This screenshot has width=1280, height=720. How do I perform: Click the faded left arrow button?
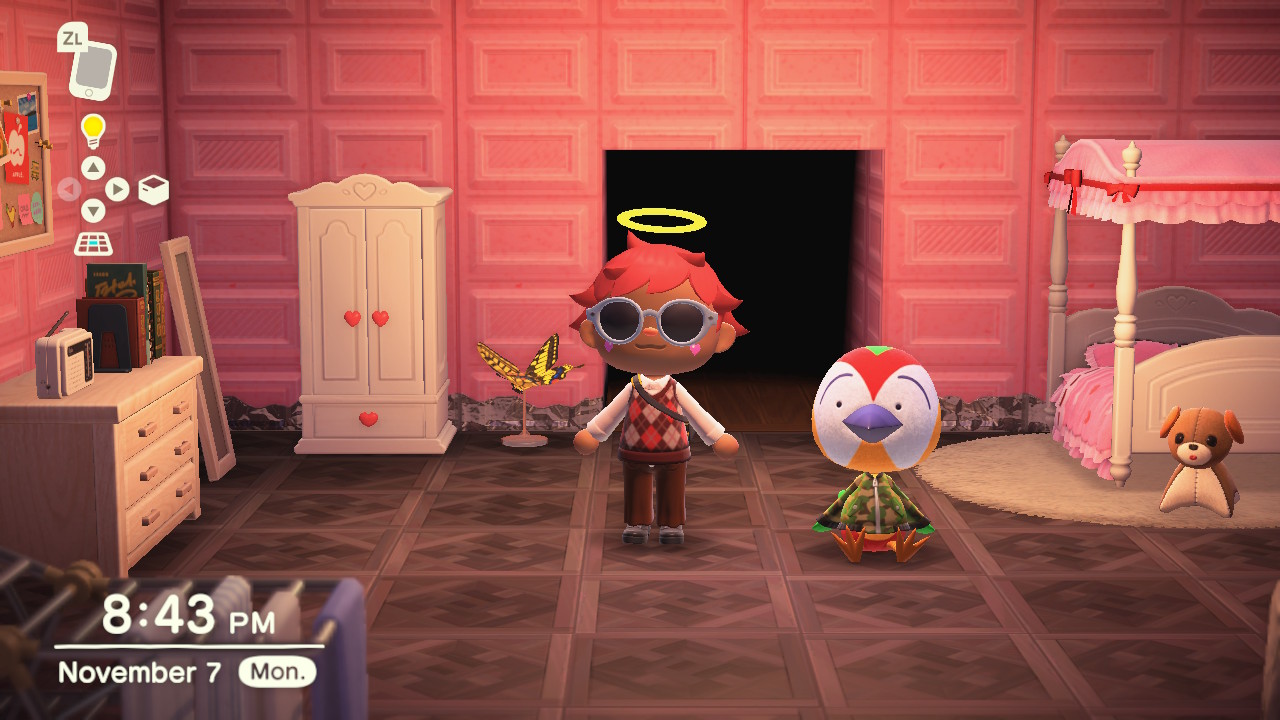pyautogui.click(x=69, y=189)
